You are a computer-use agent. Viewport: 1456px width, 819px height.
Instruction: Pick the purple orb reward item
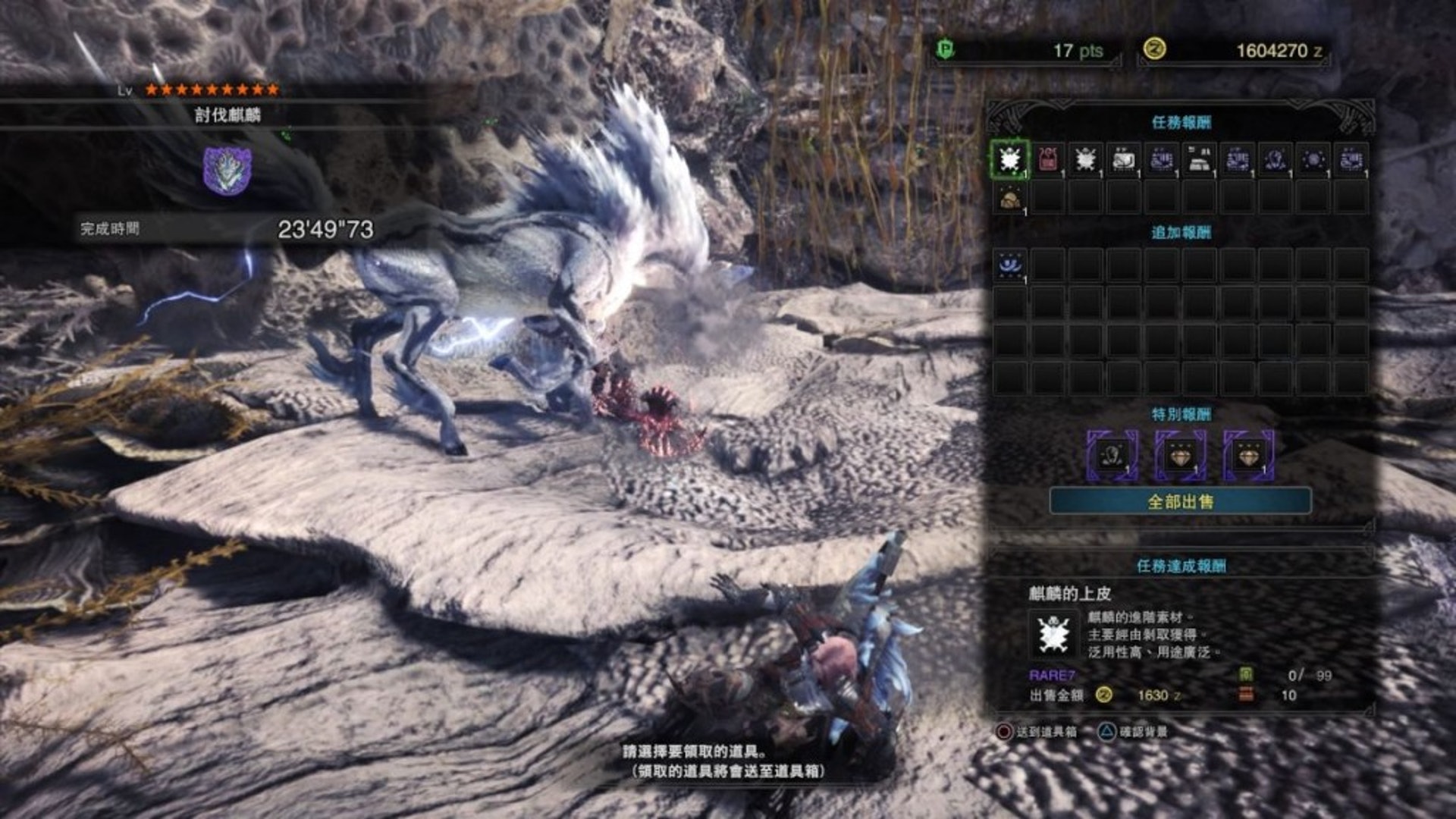[x=1313, y=159]
